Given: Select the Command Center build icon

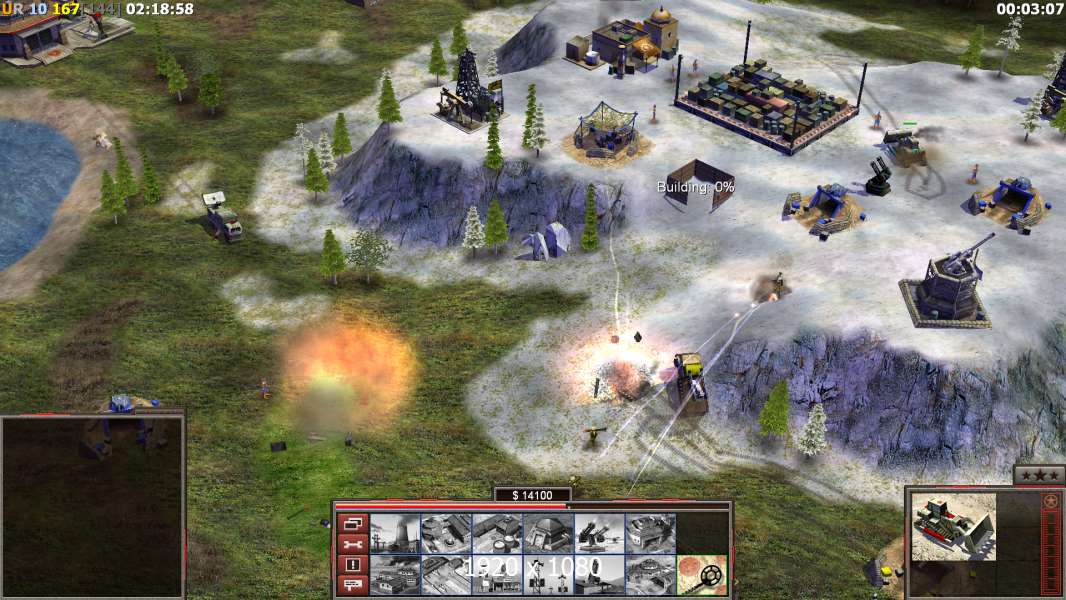Looking at the screenshot, I should click(x=649, y=574).
